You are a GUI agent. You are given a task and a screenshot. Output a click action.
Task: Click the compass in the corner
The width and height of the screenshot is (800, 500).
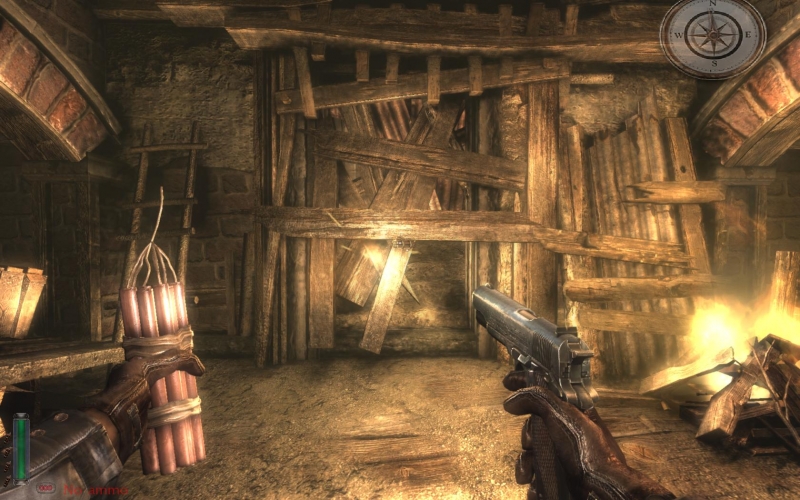pos(713,35)
